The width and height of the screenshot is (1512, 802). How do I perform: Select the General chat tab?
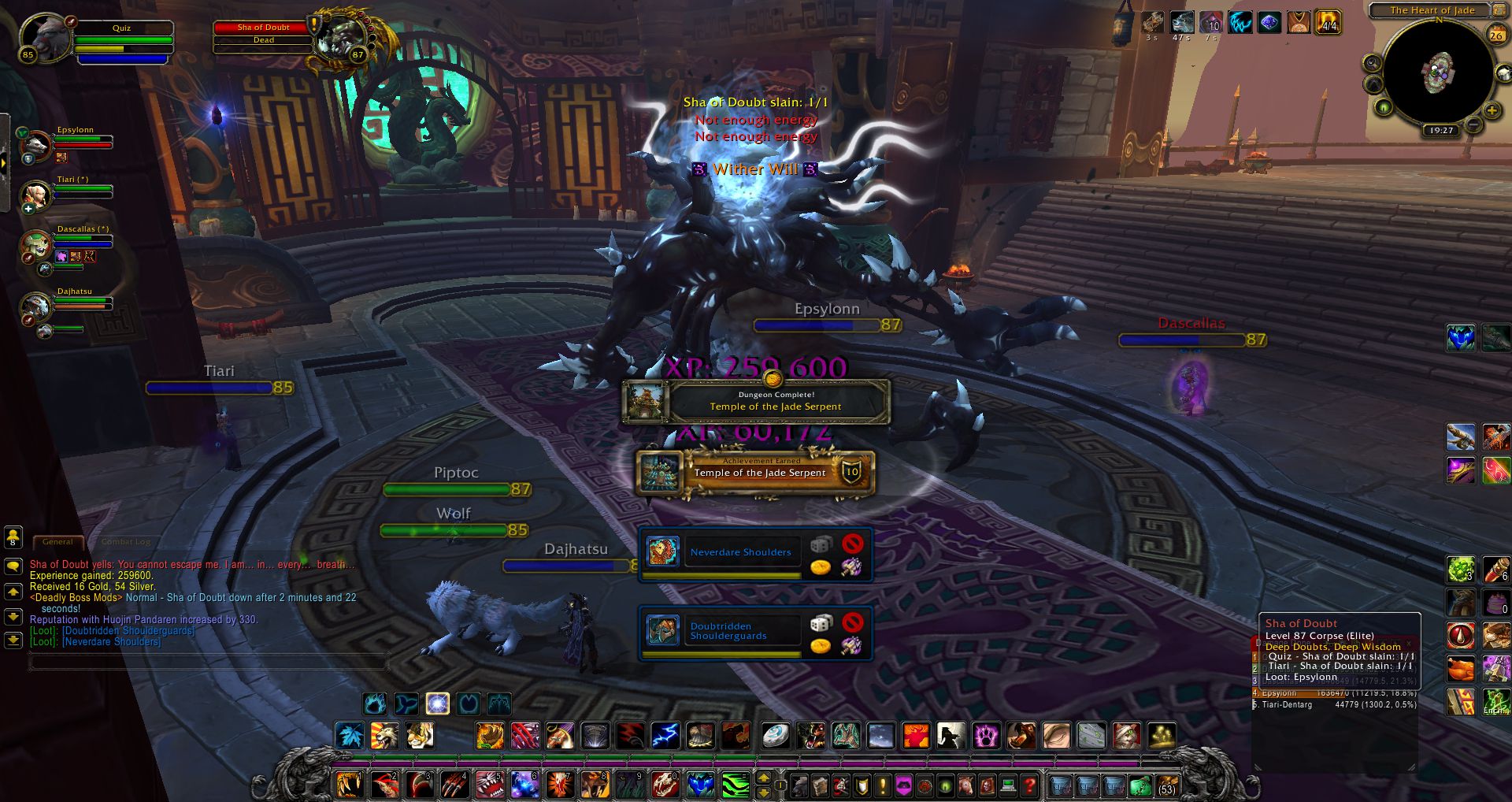click(x=57, y=542)
